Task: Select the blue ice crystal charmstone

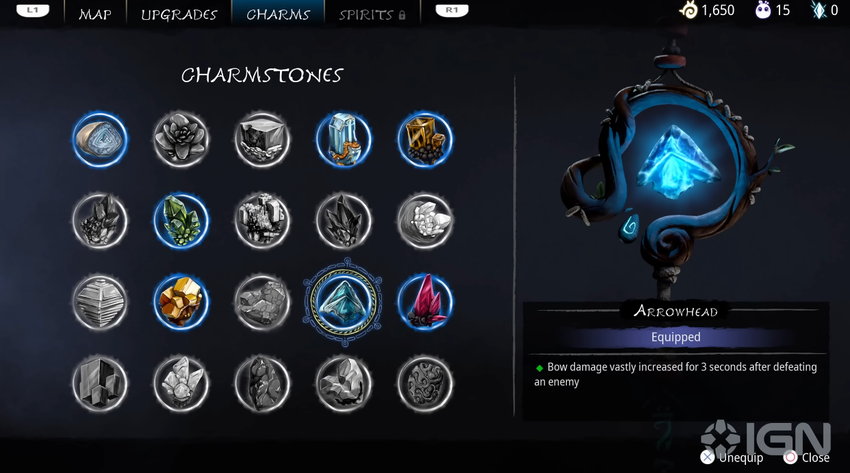Action: [344, 139]
